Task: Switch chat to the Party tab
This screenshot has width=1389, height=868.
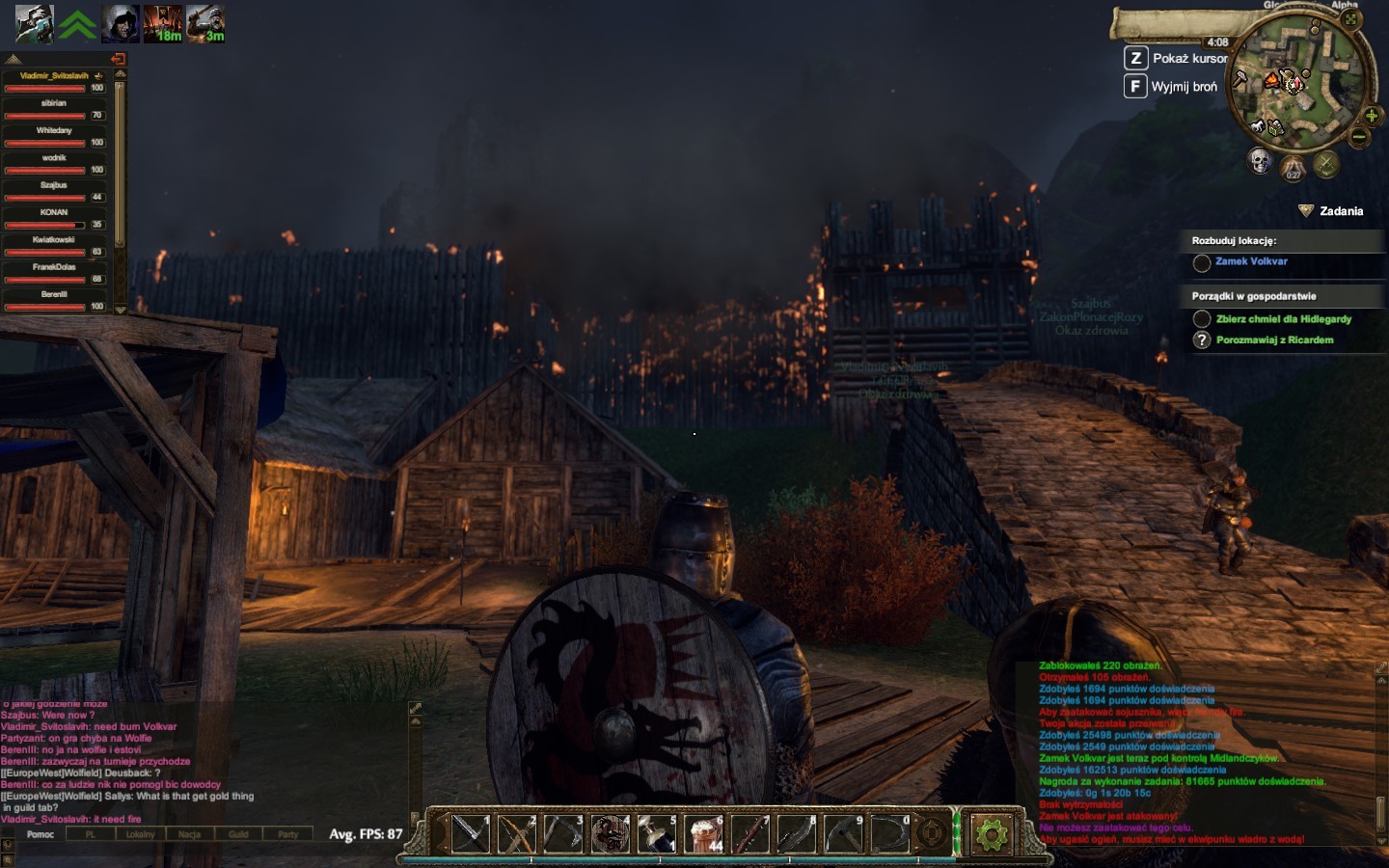Action: point(287,834)
